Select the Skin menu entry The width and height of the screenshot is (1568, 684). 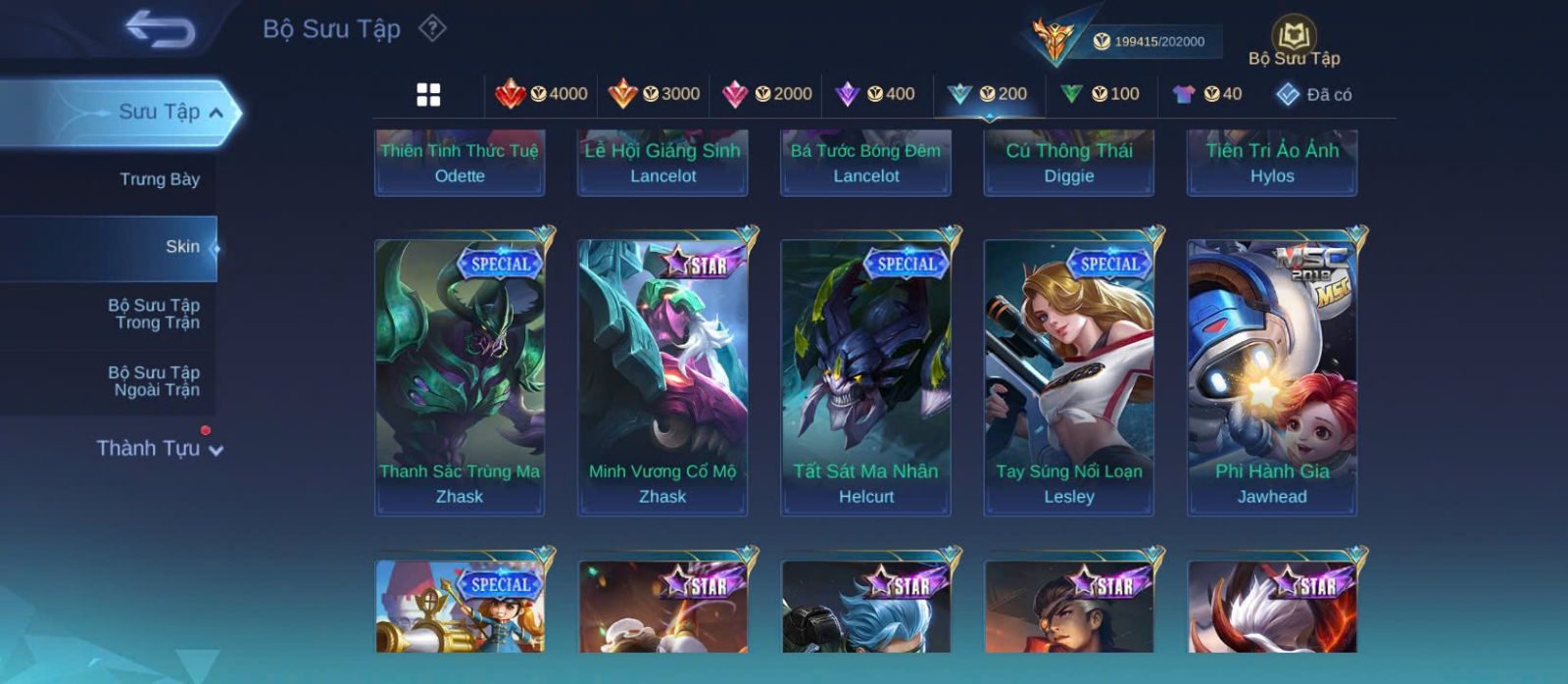(182, 247)
